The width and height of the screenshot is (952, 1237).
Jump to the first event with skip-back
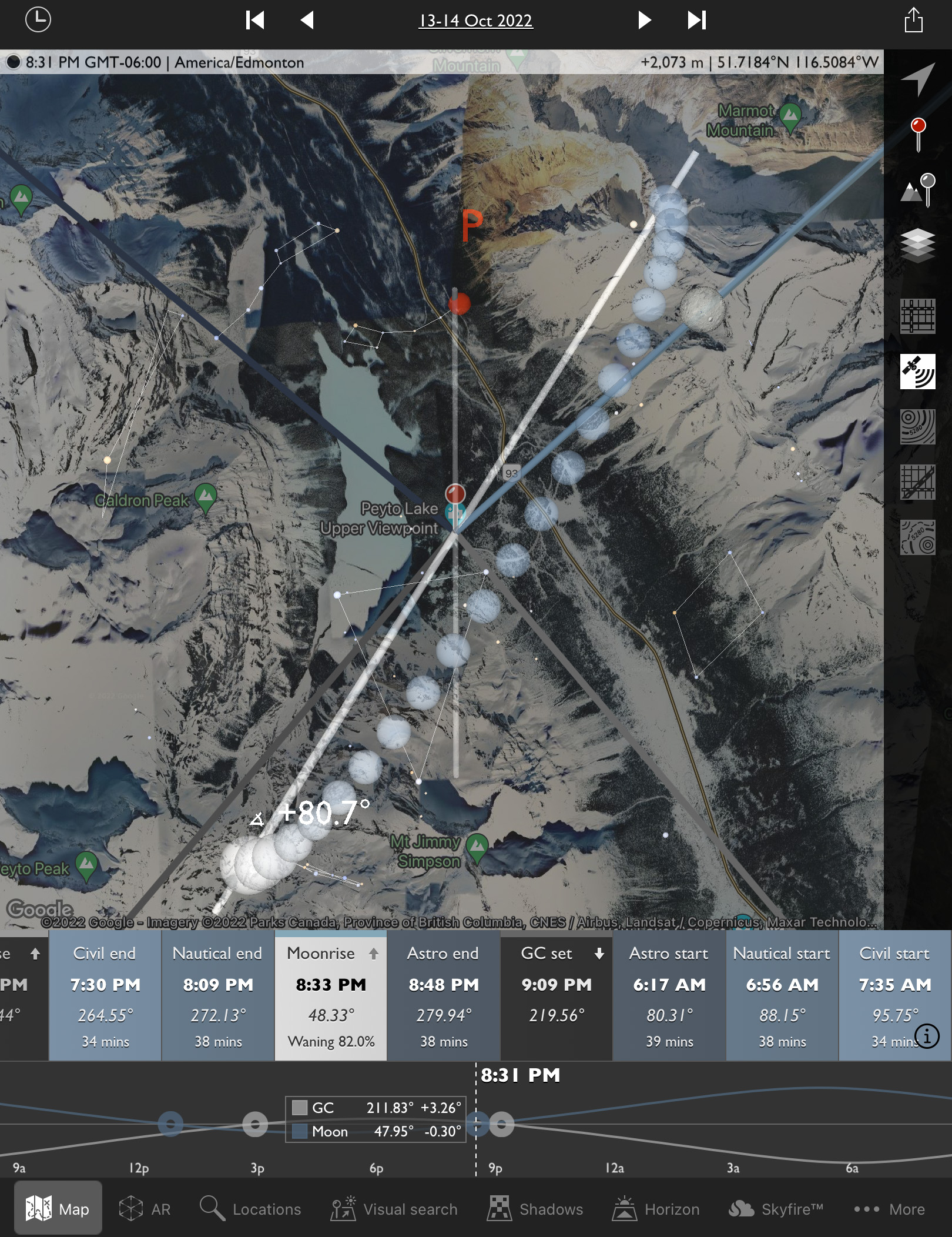point(255,20)
